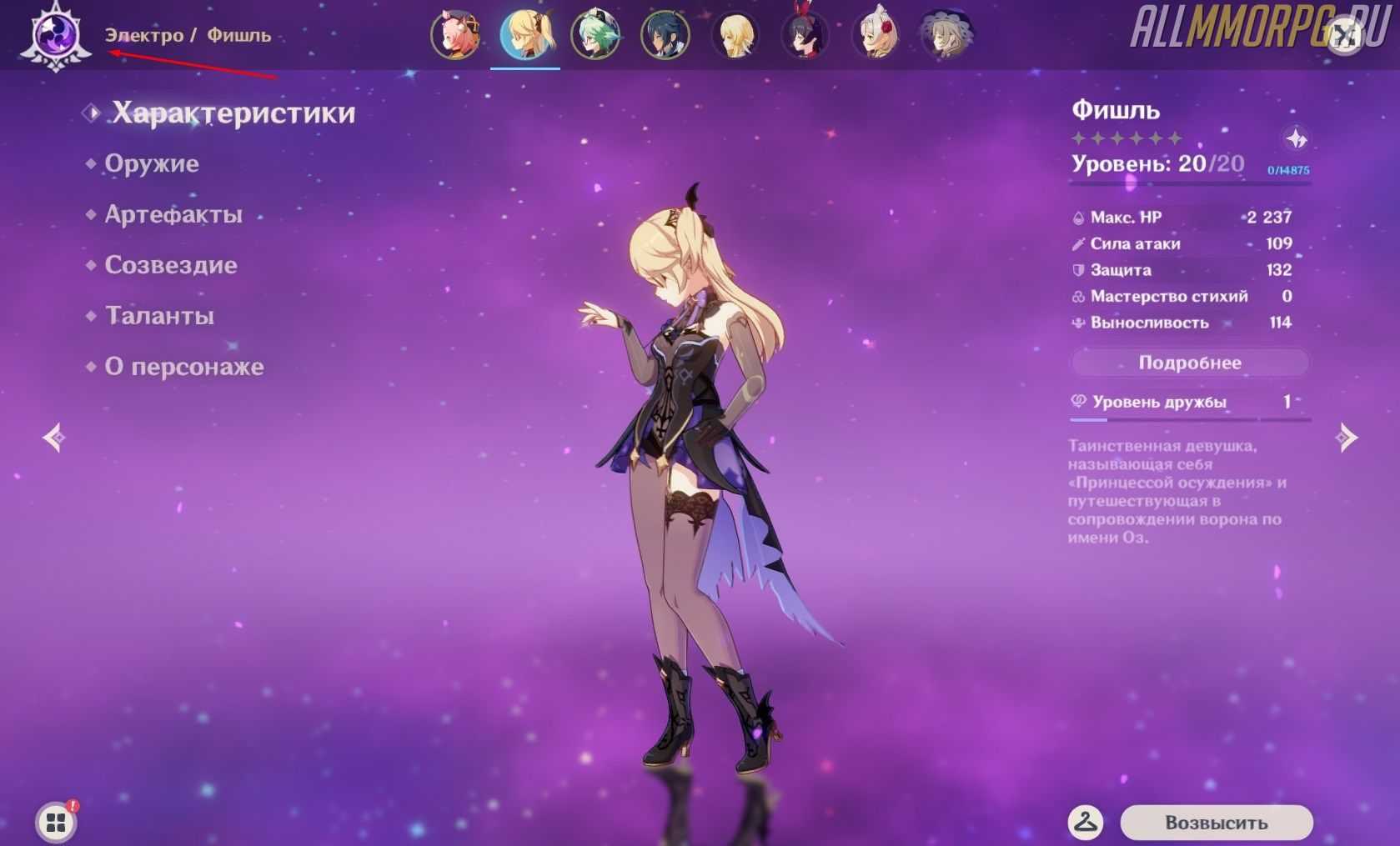Select Diona's portrait with pink hair
This screenshot has height=846, width=1400.
tap(455, 35)
